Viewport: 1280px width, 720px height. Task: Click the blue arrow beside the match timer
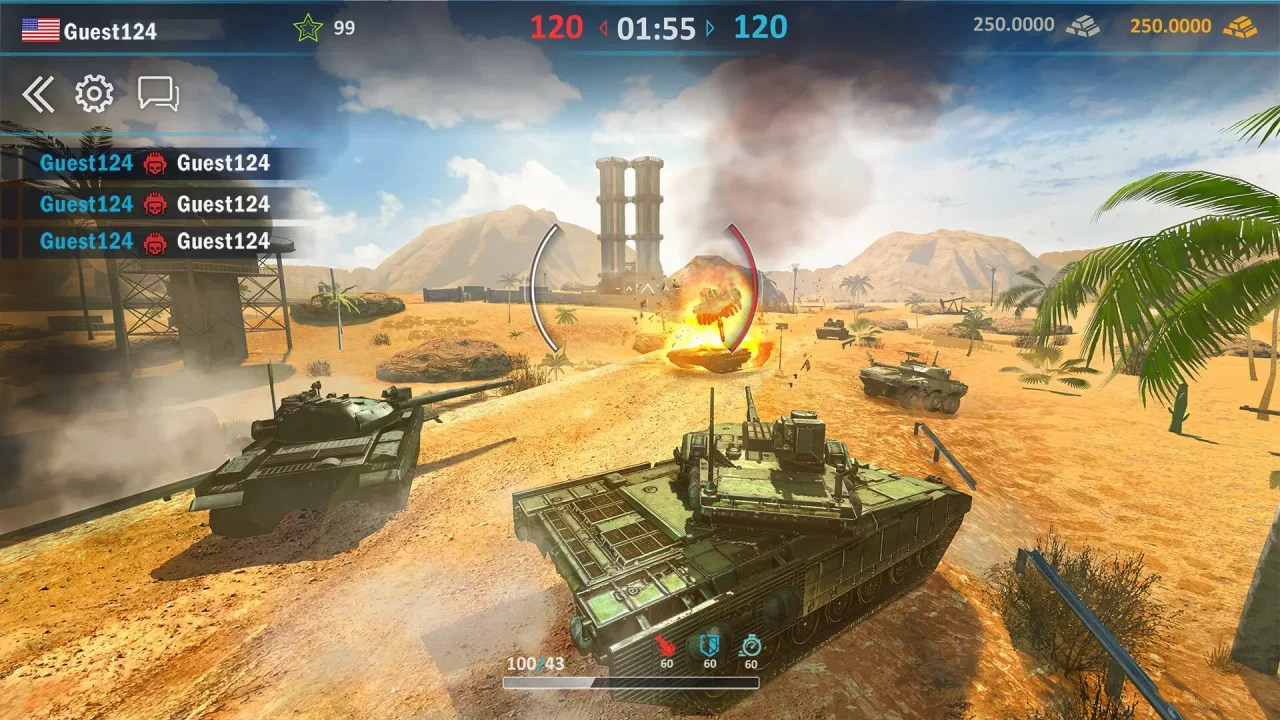click(710, 29)
